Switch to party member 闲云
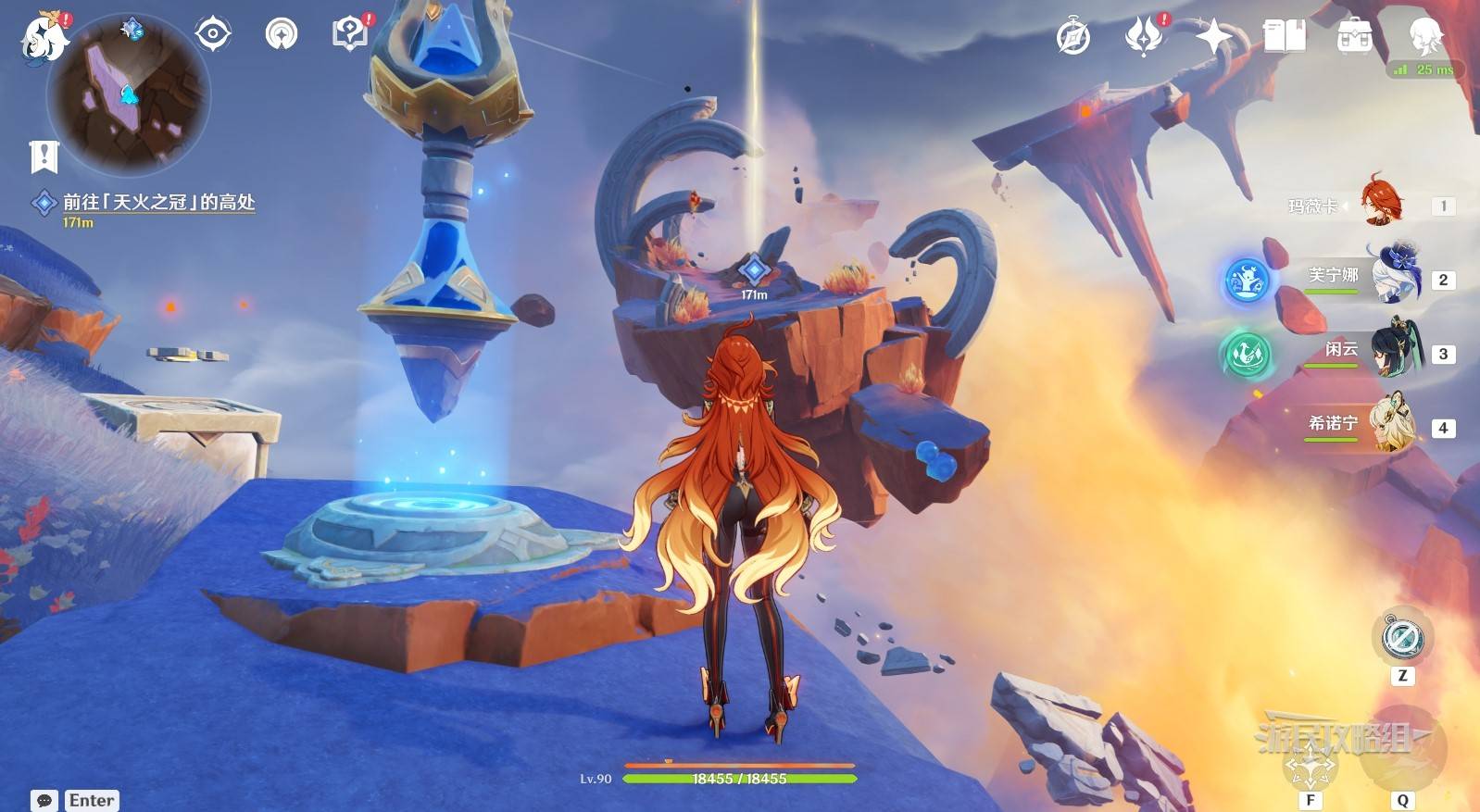This screenshot has width=1480, height=812. (x=1395, y=351)
